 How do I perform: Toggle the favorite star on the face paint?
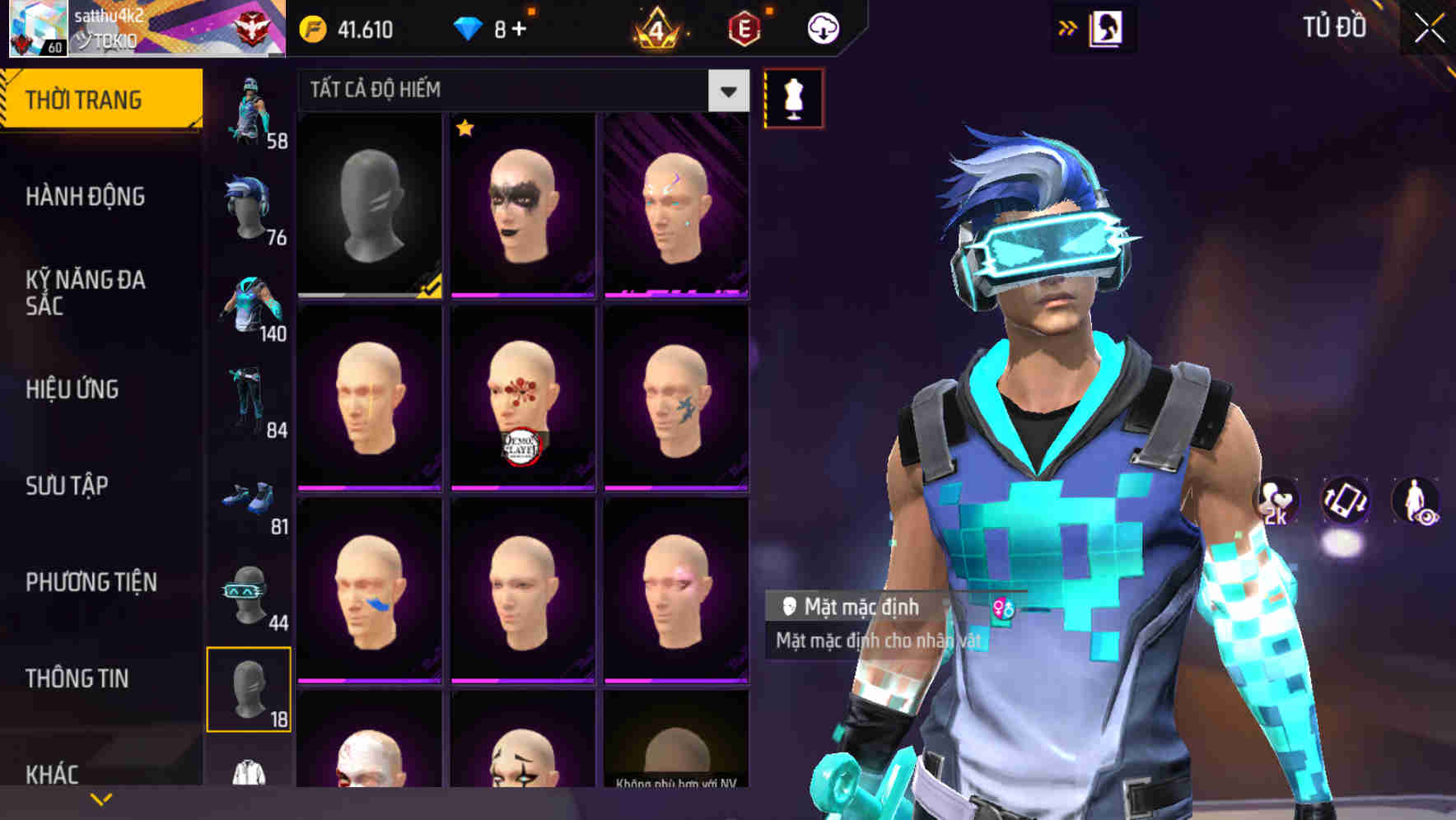point(465,129)
